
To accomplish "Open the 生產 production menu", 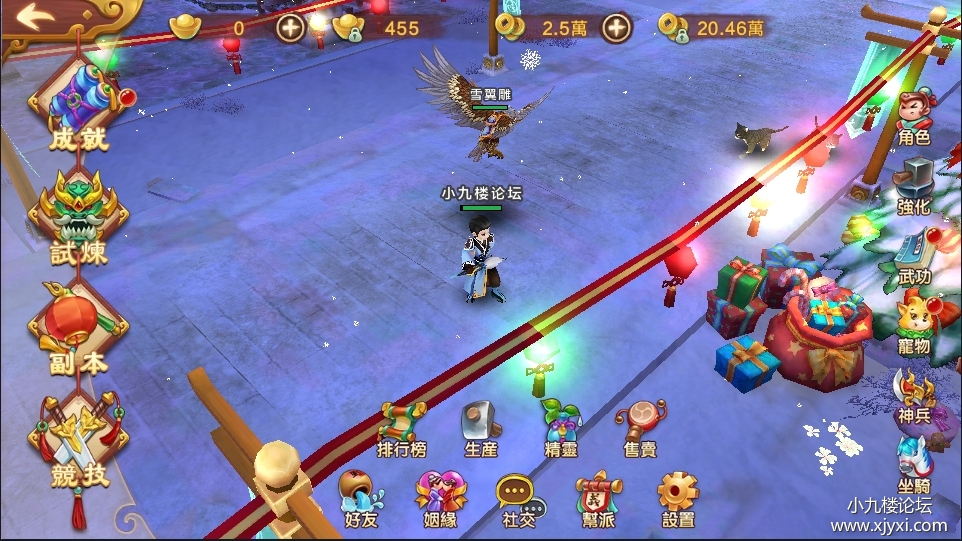I will click(481, 428).
